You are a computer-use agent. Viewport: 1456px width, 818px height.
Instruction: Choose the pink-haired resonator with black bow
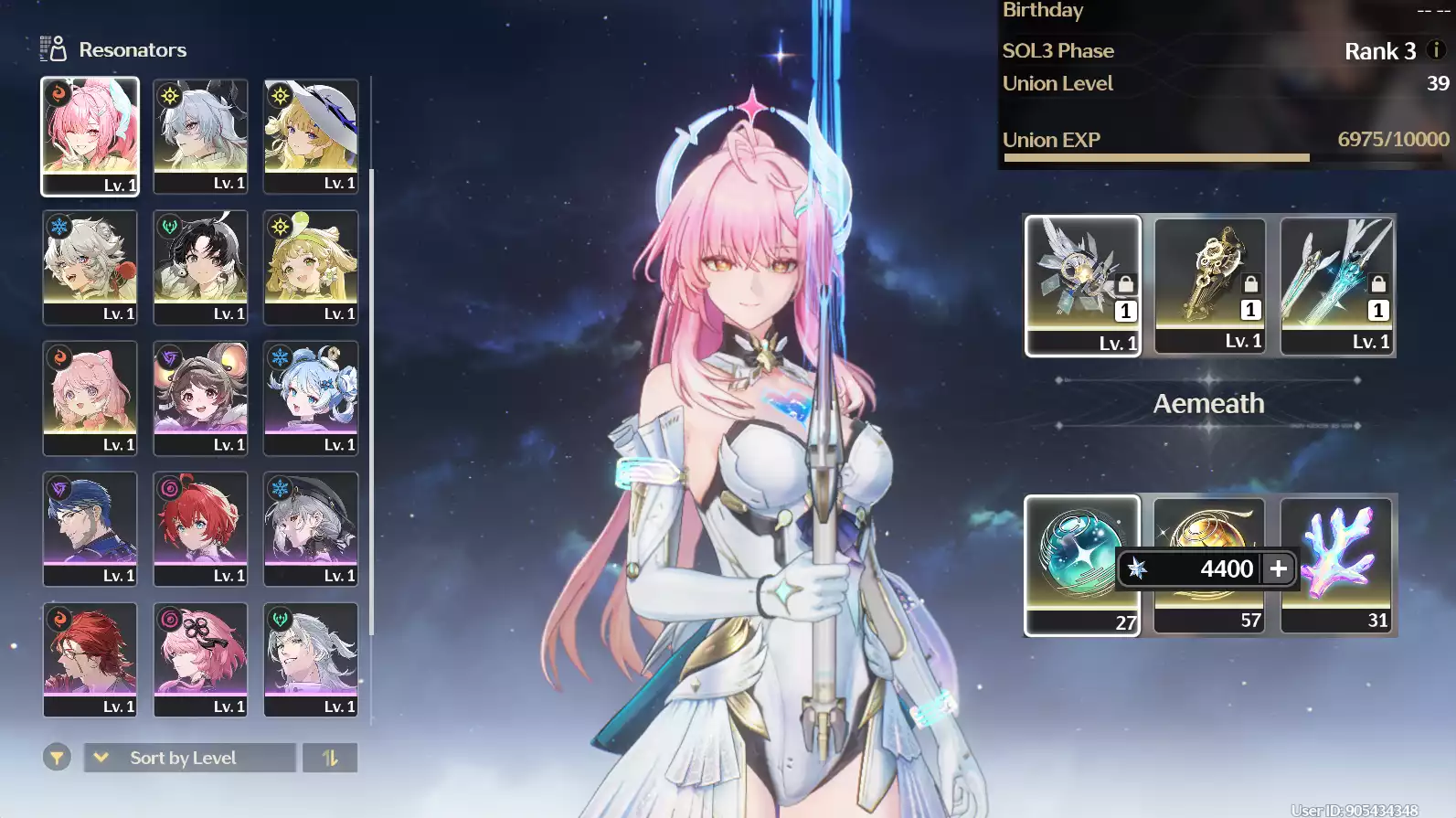200,659
